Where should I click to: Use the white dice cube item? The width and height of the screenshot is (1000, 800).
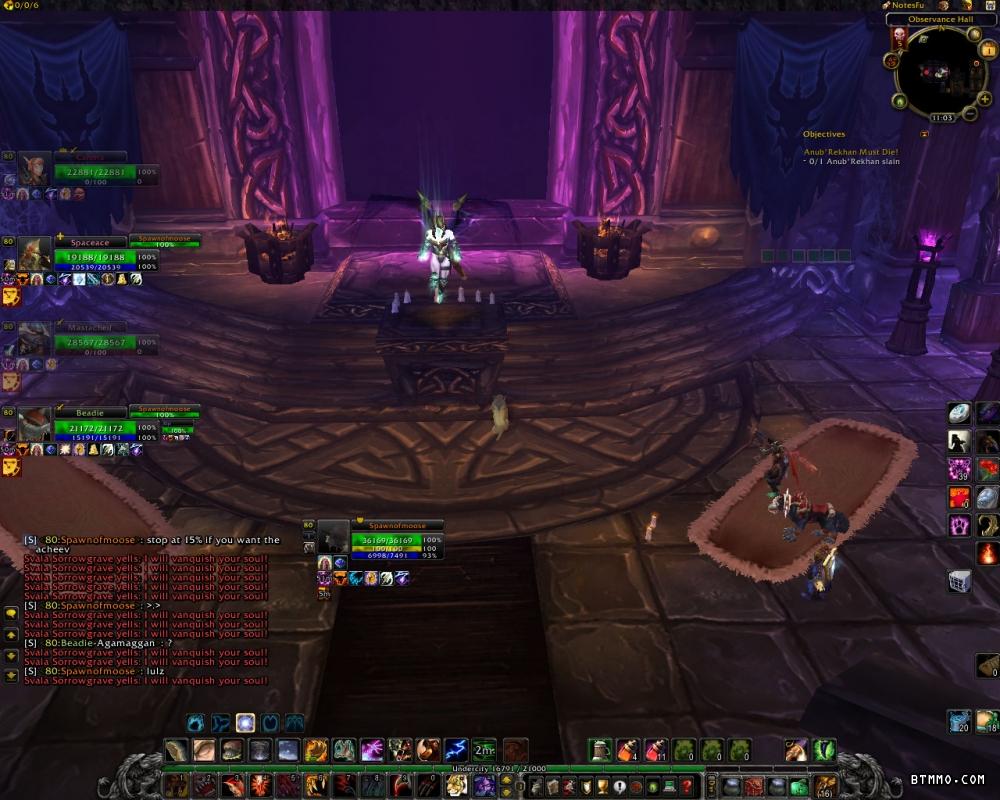tap(959, 581)
